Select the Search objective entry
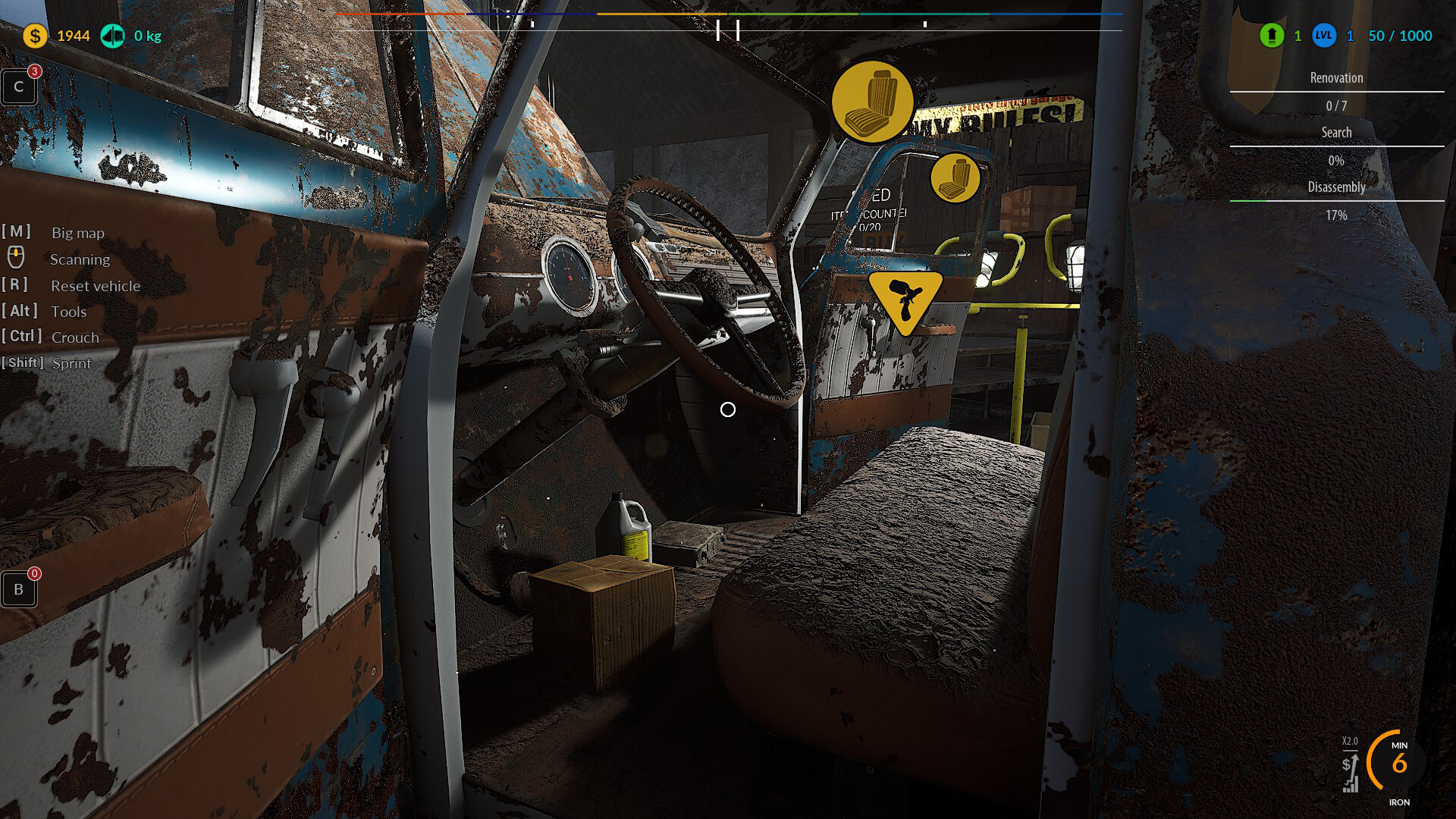Viewport: 1456px width, 819px height. 1336,133
